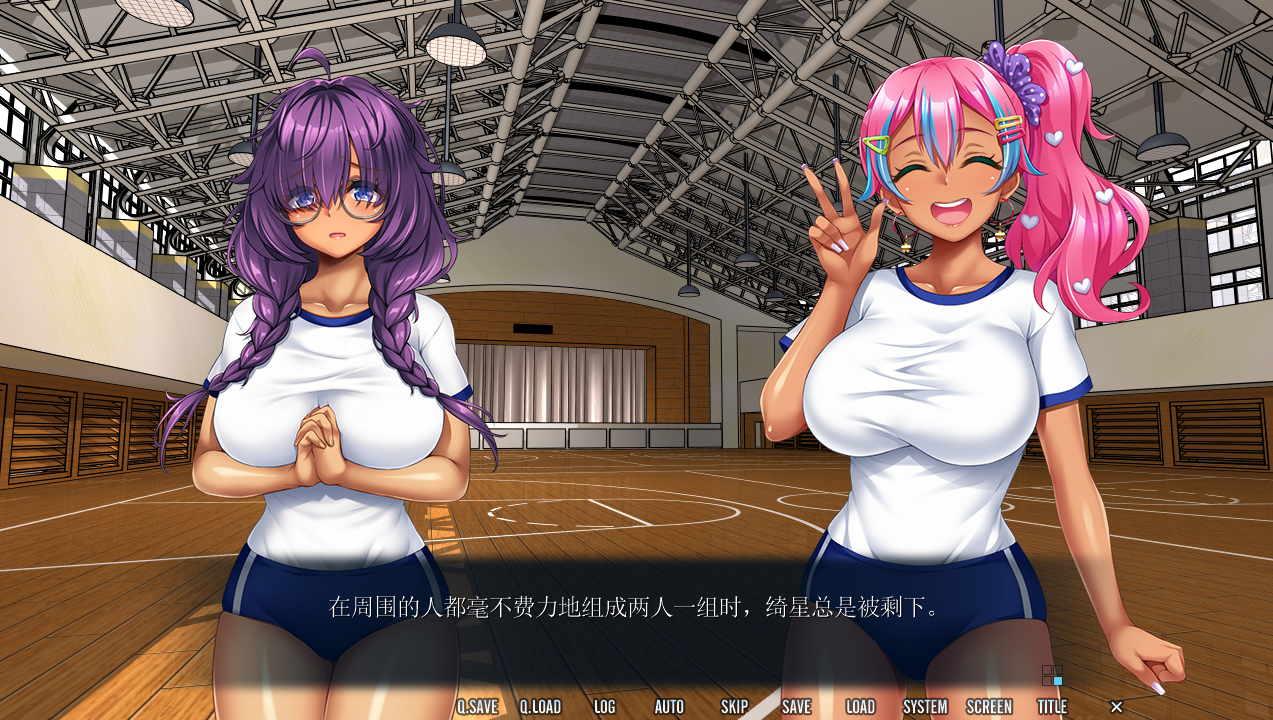Hide the message window with the X
The height and width of the screenshot is (720, 1273).
point(1117,707)
